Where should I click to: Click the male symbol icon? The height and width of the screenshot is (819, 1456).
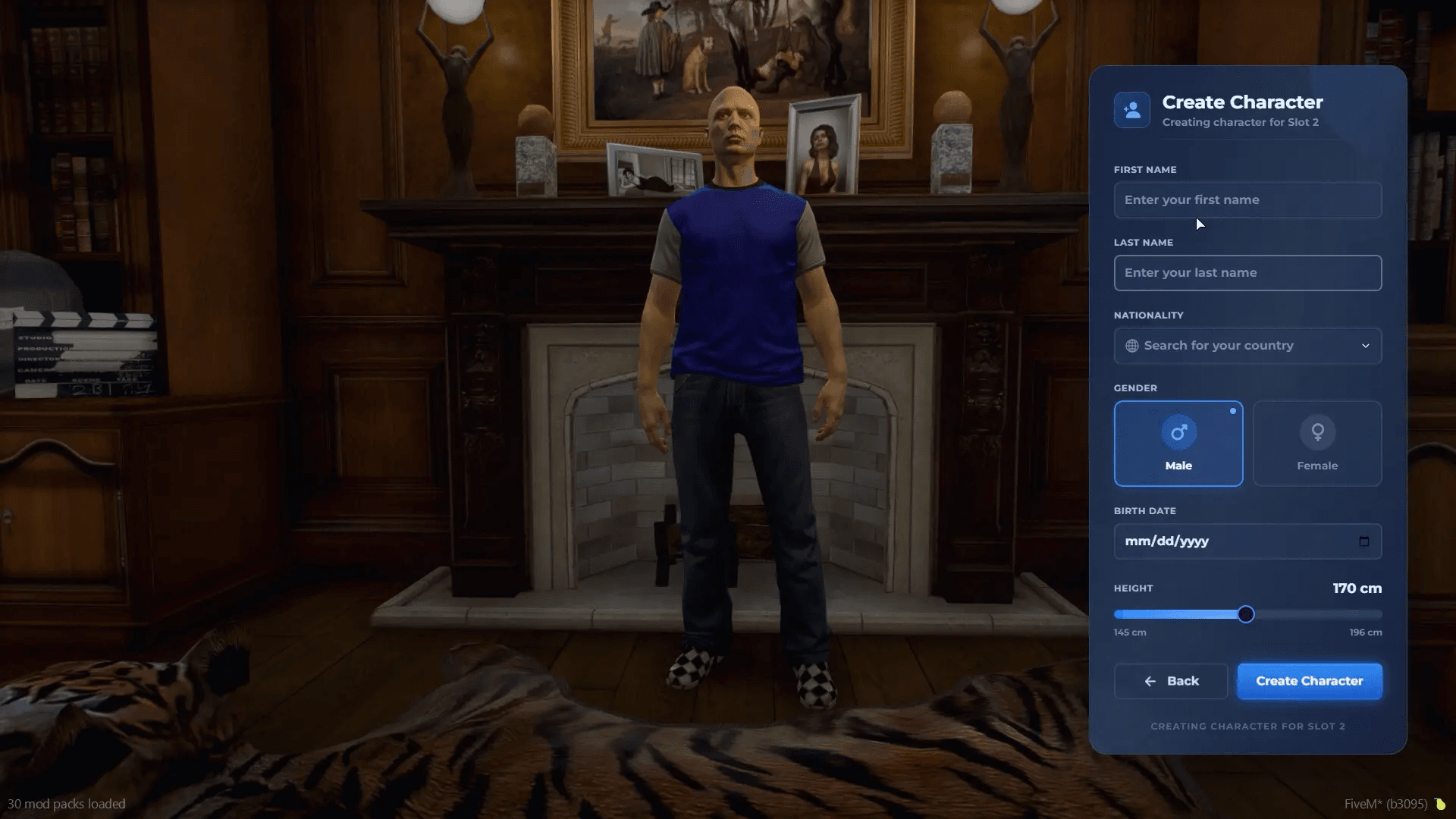[1178, 433]
